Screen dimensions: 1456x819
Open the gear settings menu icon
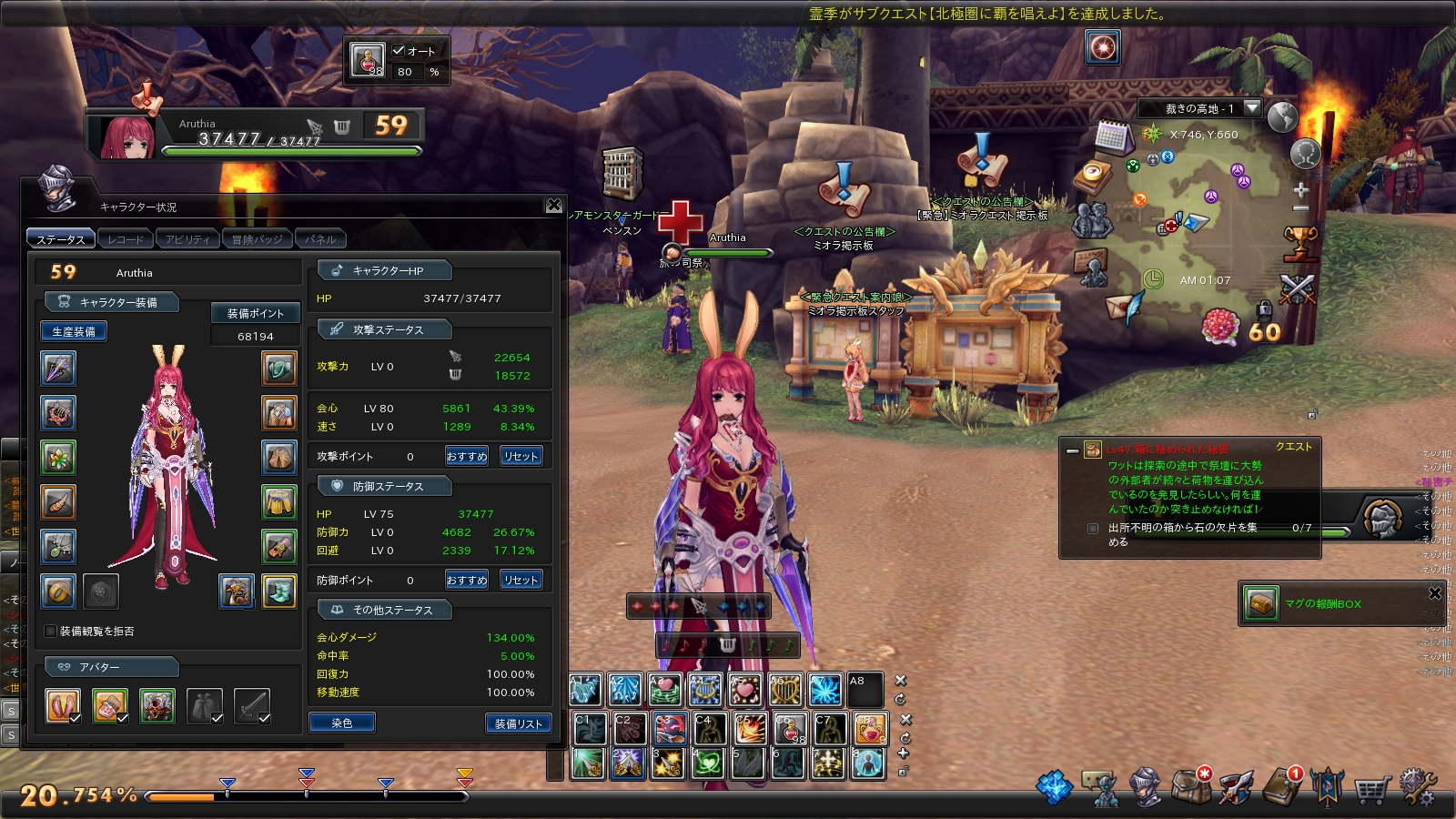point(1417,787)
